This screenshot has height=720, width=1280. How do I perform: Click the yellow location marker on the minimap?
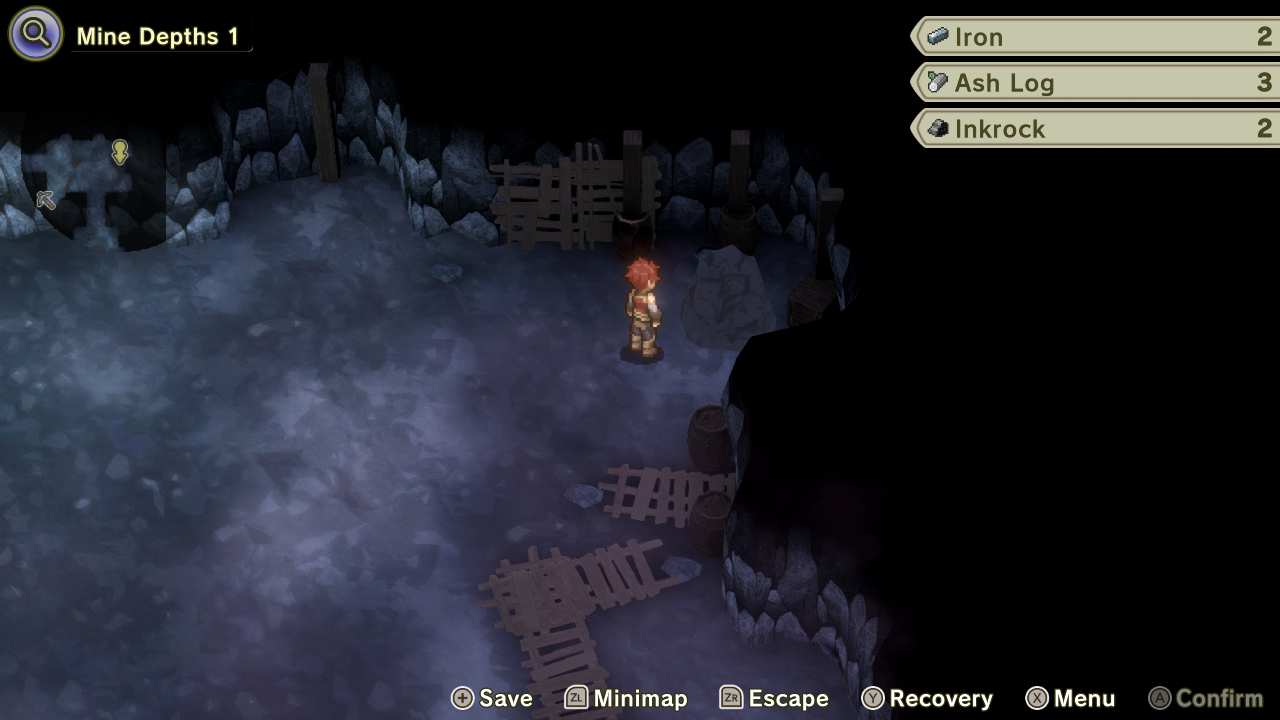119,152
